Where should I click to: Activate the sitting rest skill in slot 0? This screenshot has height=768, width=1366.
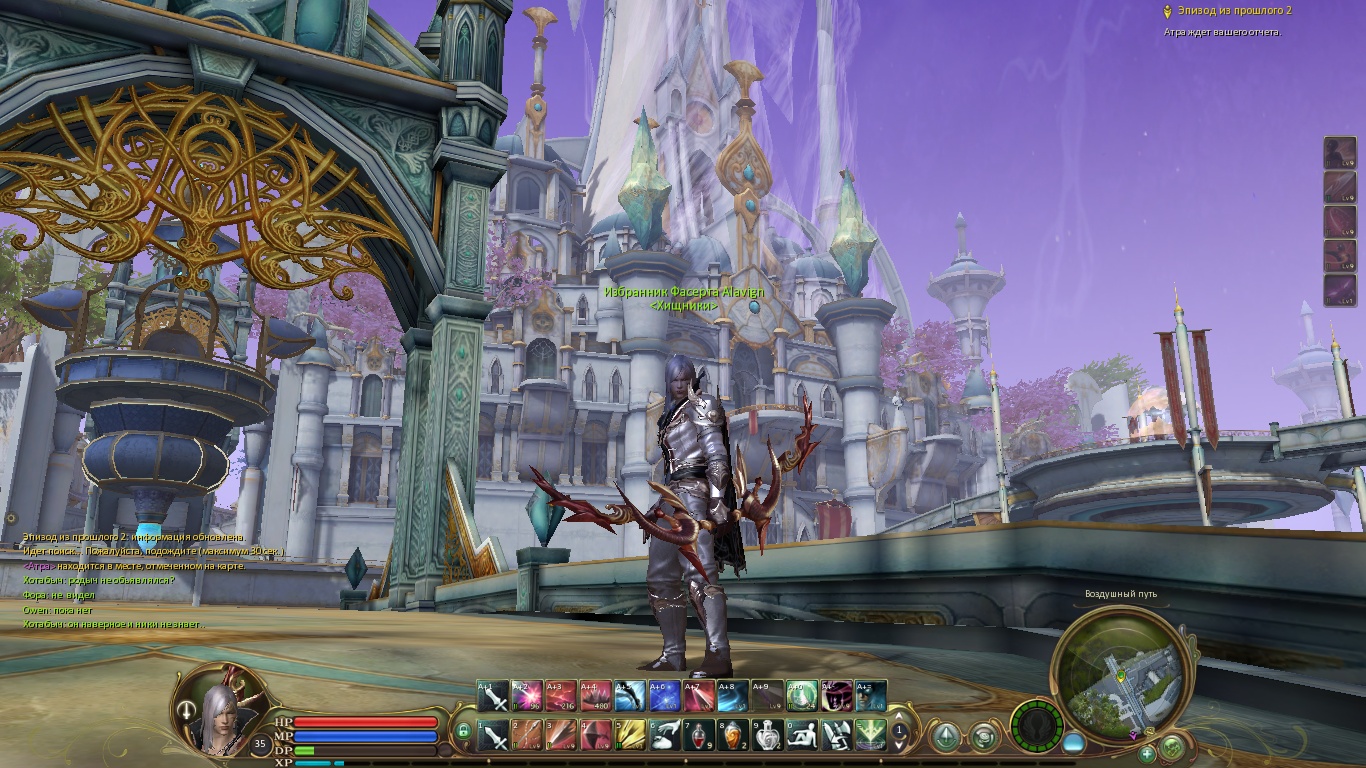tap(802, 735)
